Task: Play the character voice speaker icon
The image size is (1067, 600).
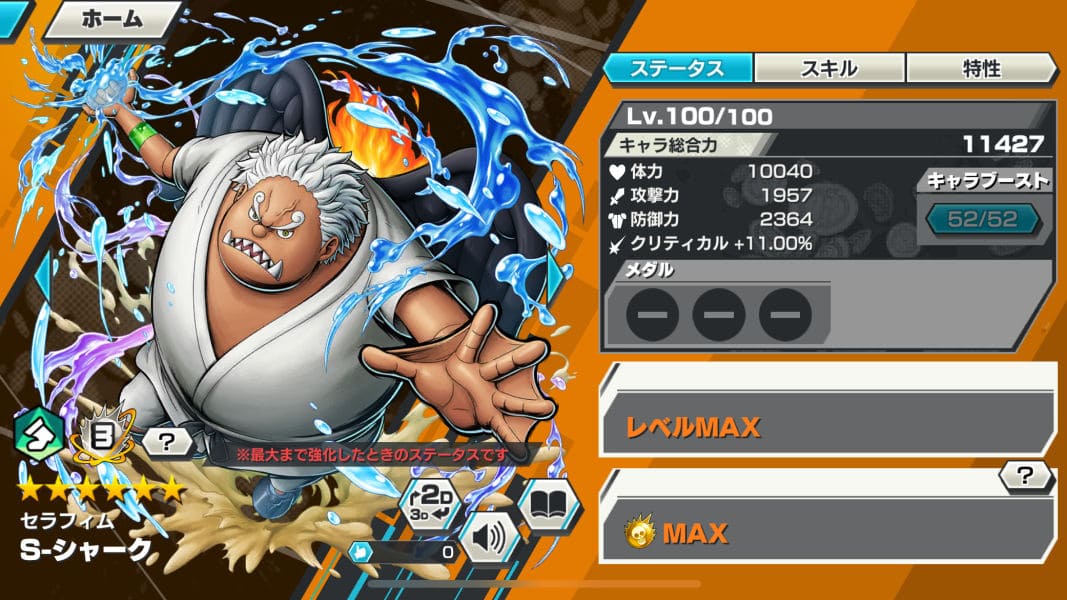Action: coord(488,537)
